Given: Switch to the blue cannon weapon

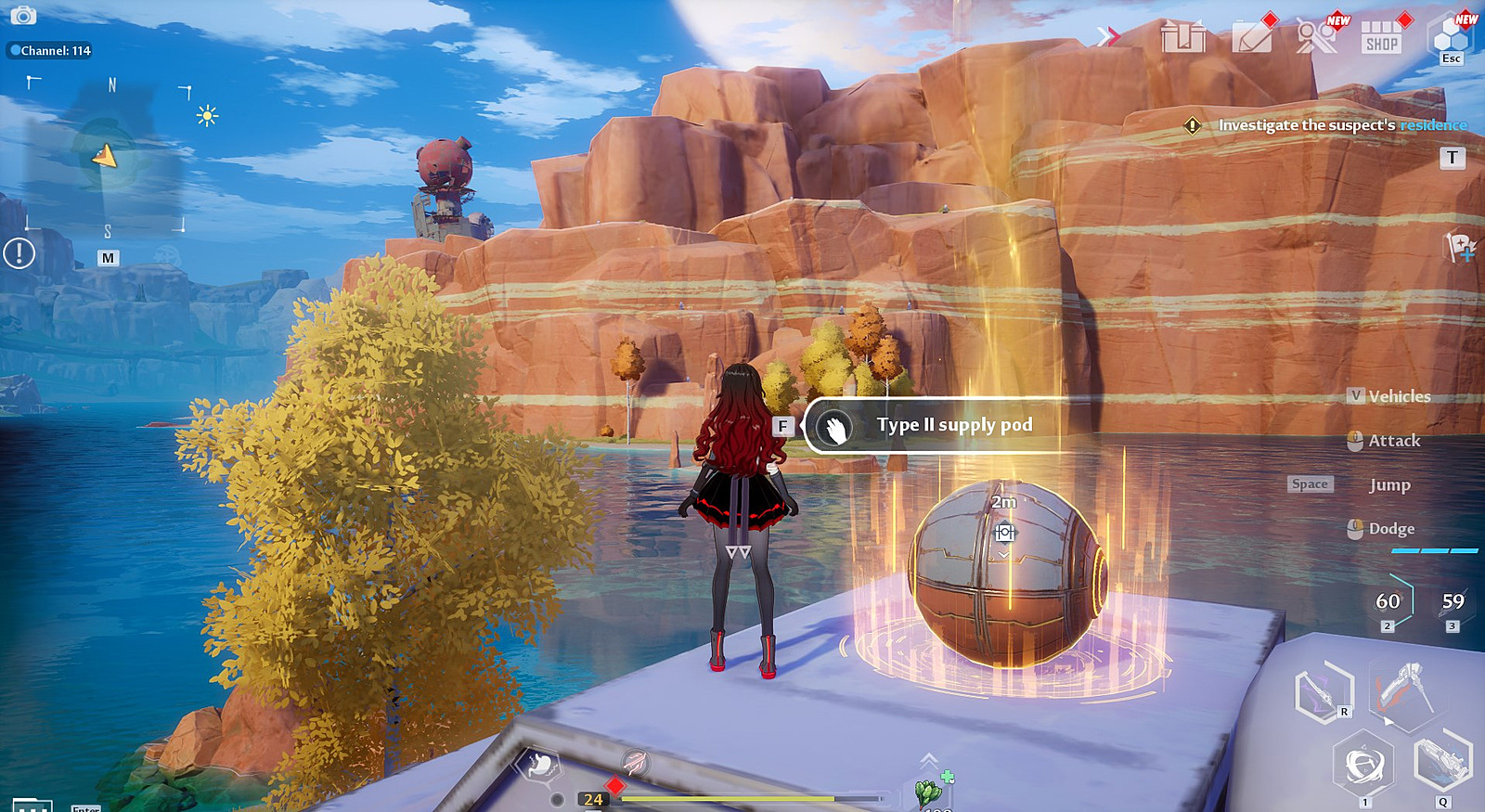Looking at the screenshot, I should point(1442,762).
